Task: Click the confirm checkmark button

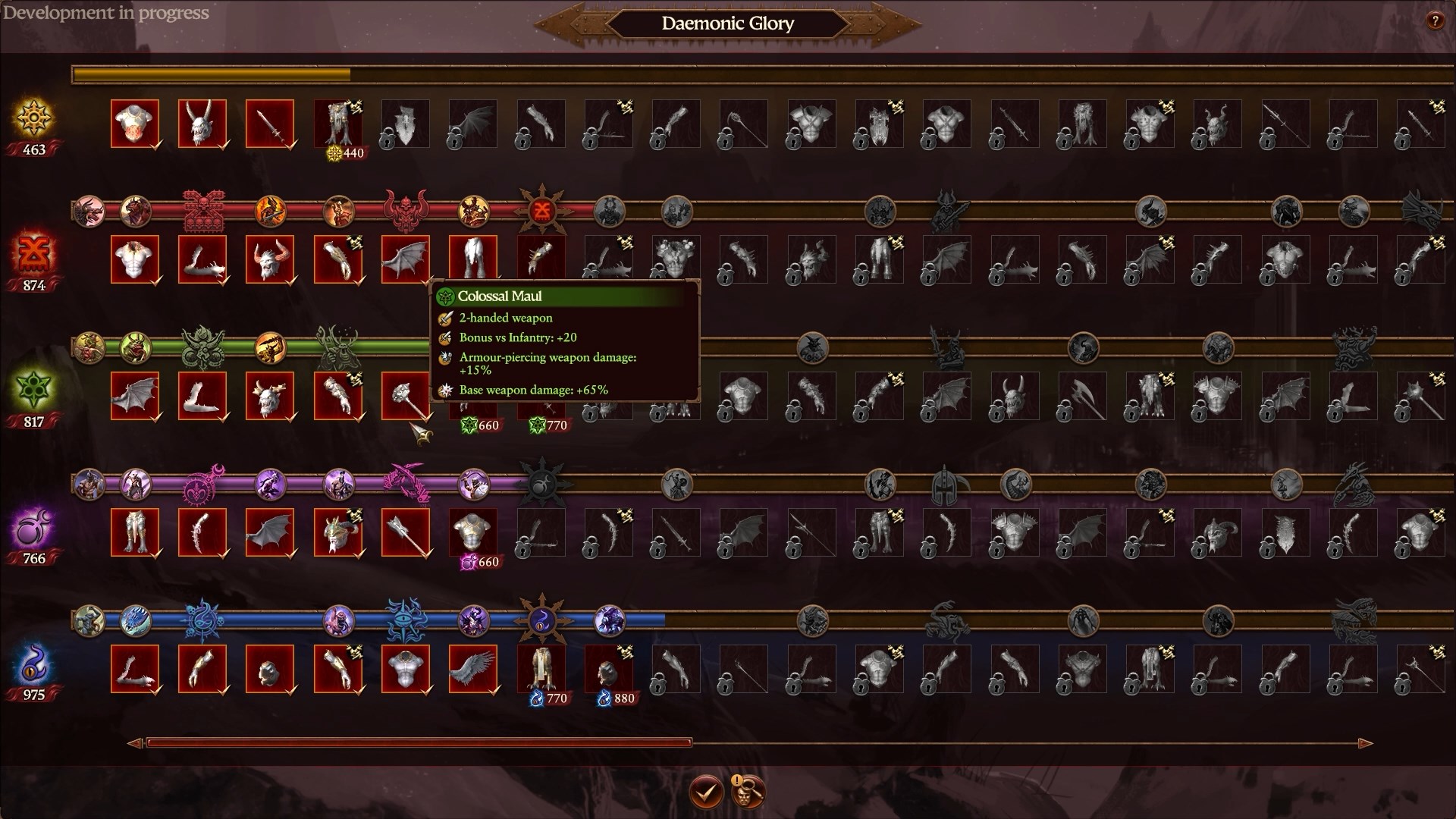Action: click(705, 792)
